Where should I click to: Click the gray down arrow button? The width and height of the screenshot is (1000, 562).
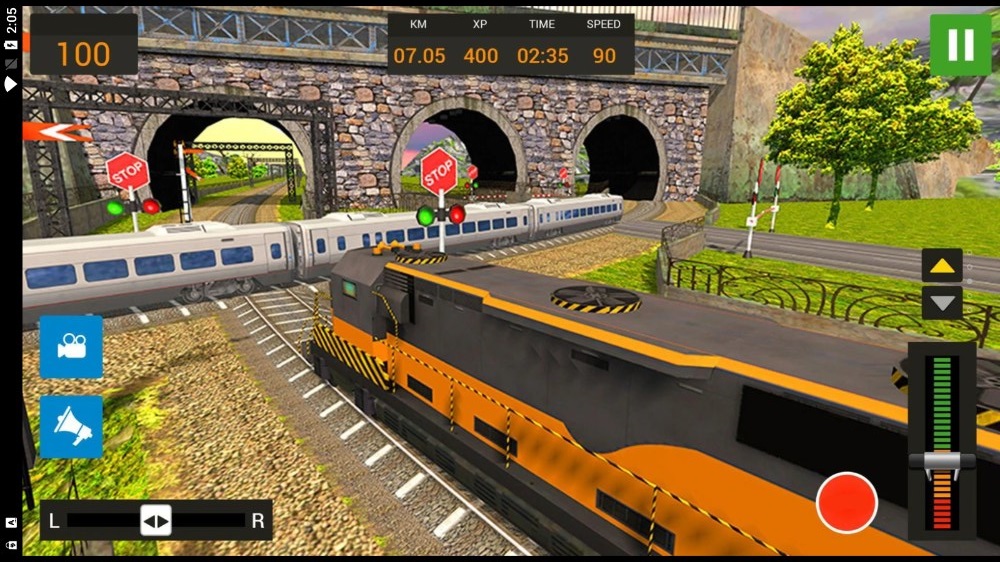coord(942,302)
